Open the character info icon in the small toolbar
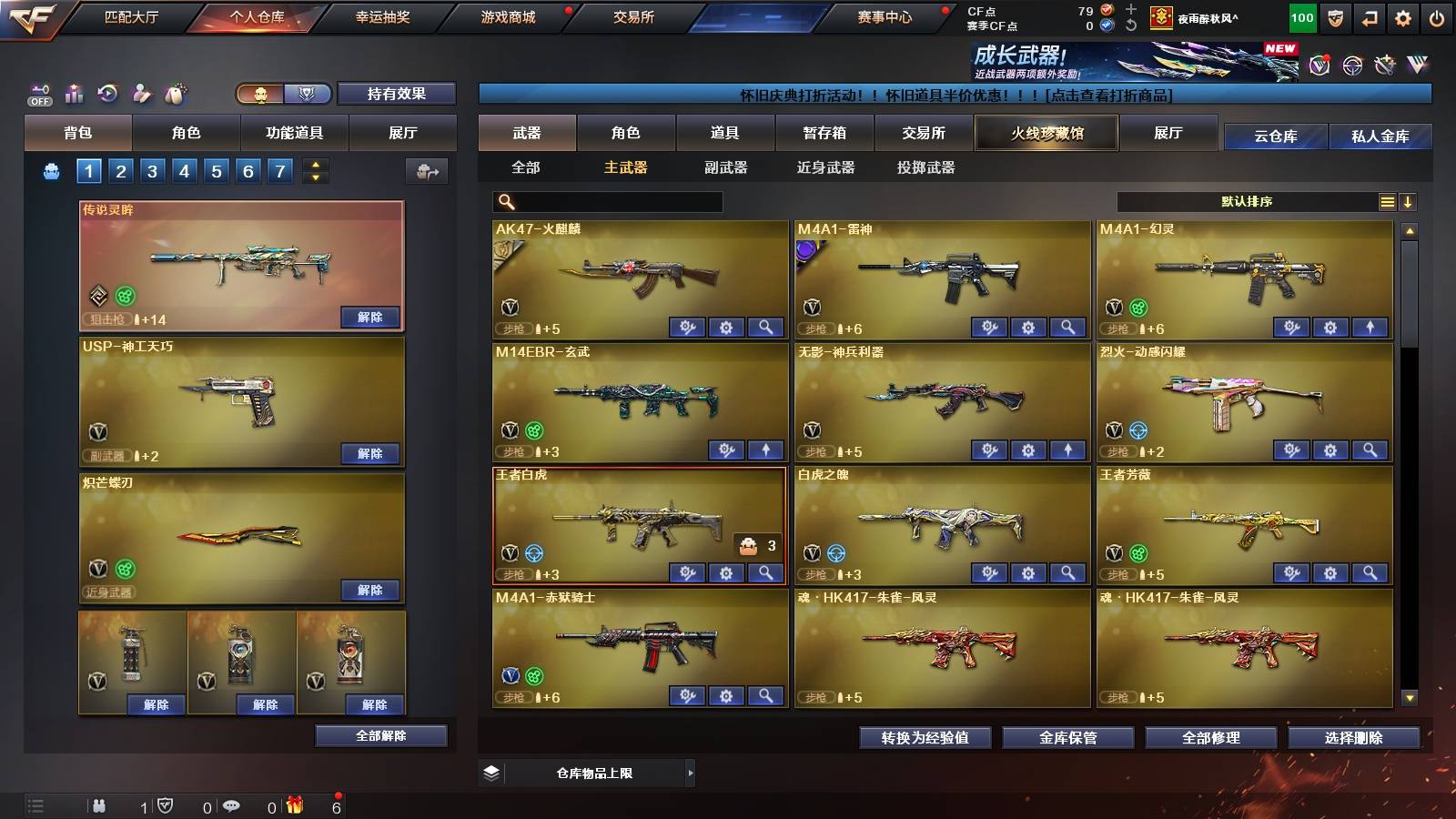 140,91
